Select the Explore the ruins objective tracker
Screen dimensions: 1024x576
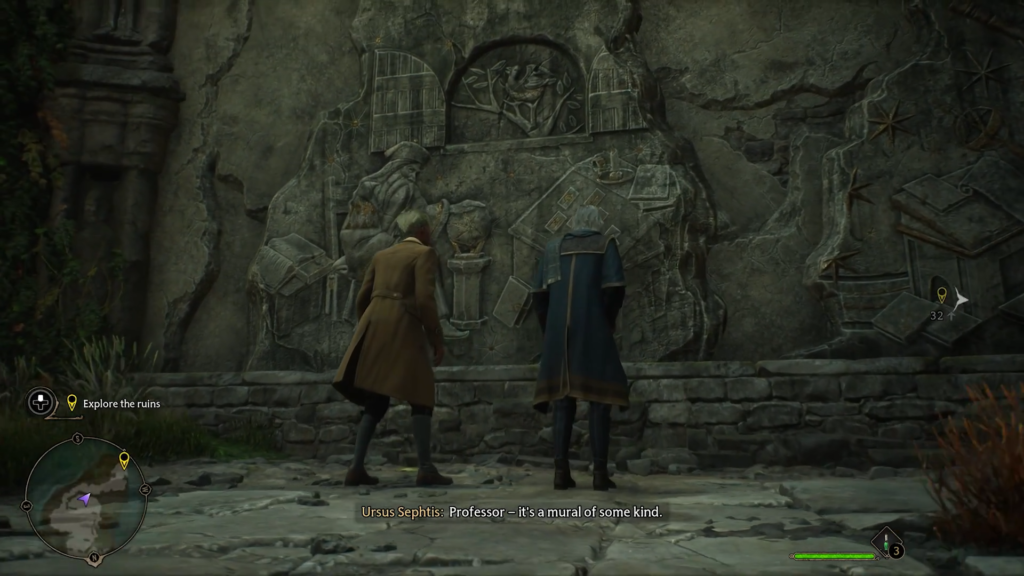112,403
